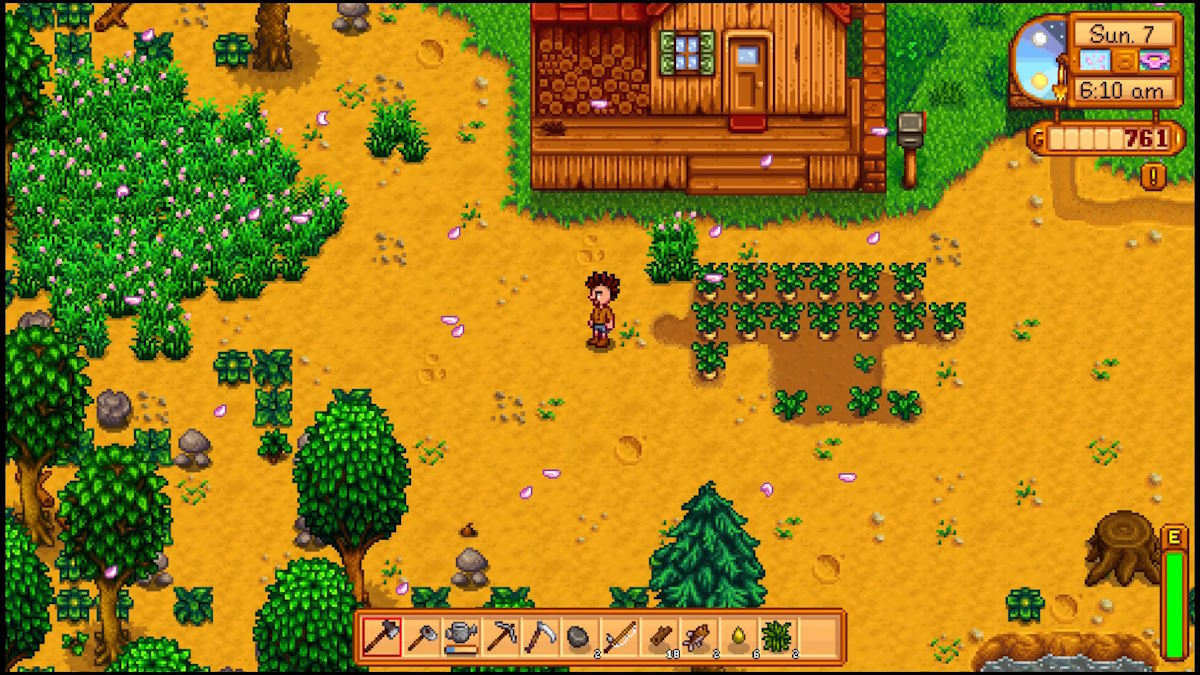Image resolution: width=1200 pixels, height=675 pixels.
Task: Equip the watering can
Action: [460, 636]
